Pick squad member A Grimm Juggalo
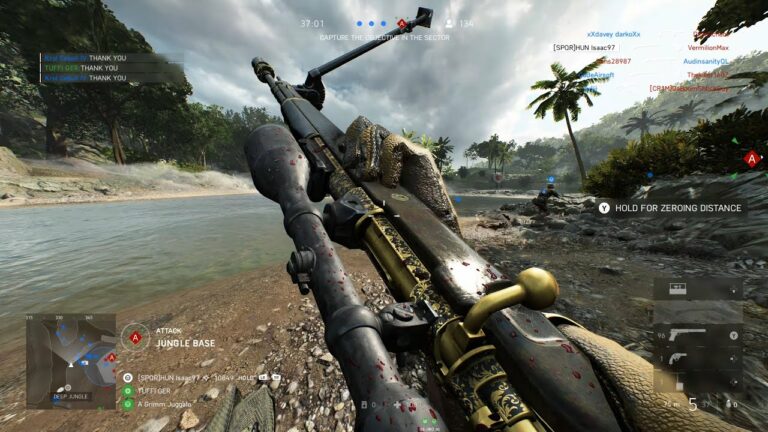 click(x=163, y=404)
